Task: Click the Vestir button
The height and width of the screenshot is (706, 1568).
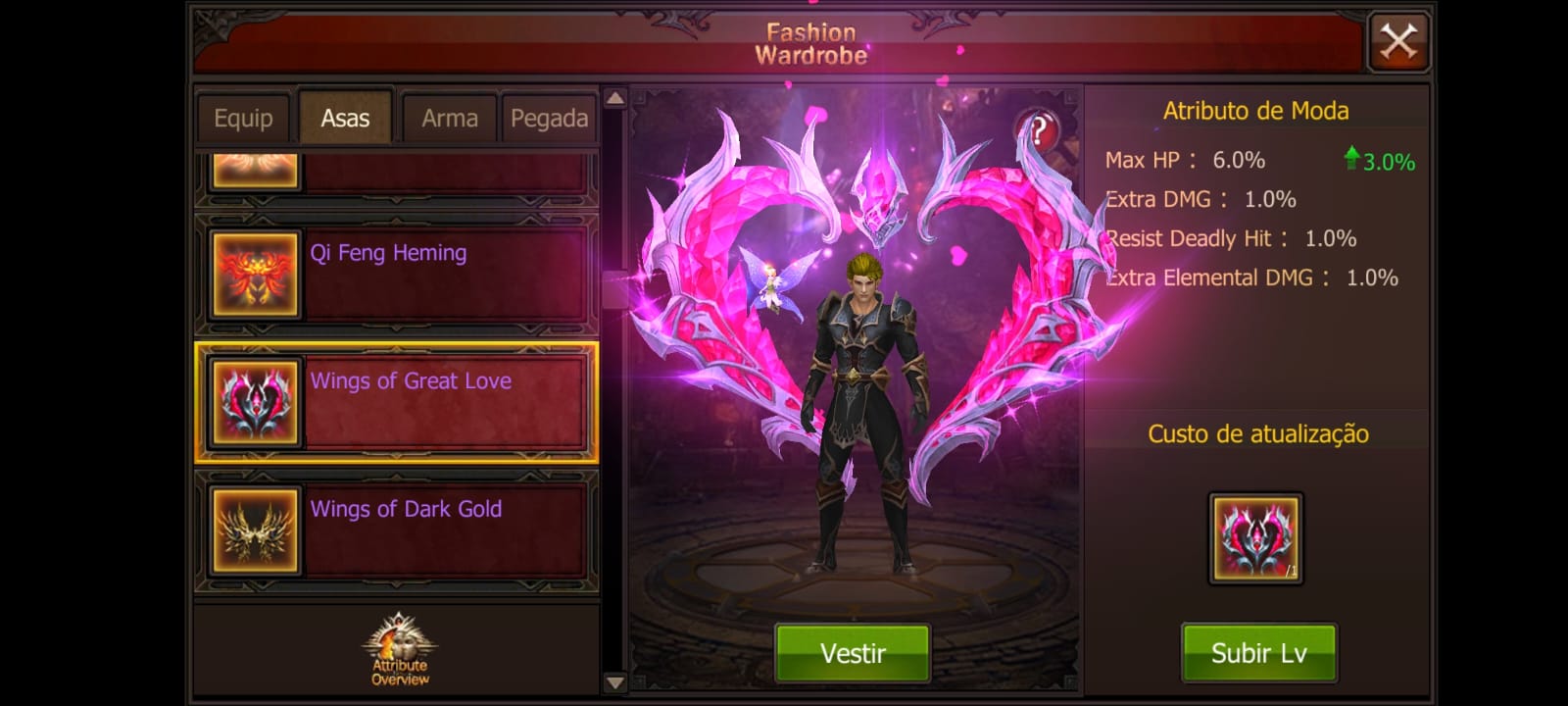Action: point(853,653)
